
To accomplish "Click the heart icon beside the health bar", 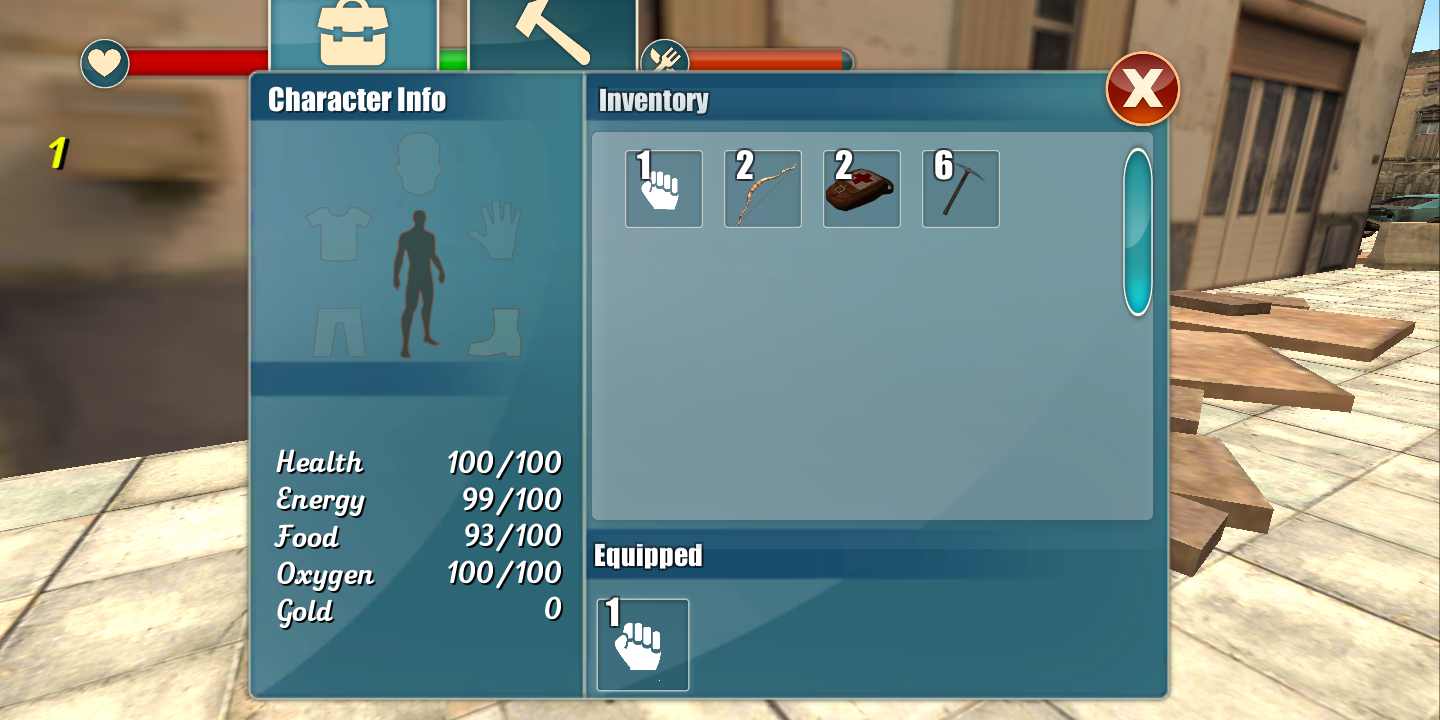I will pyautogui.click(x=104, y=62).
